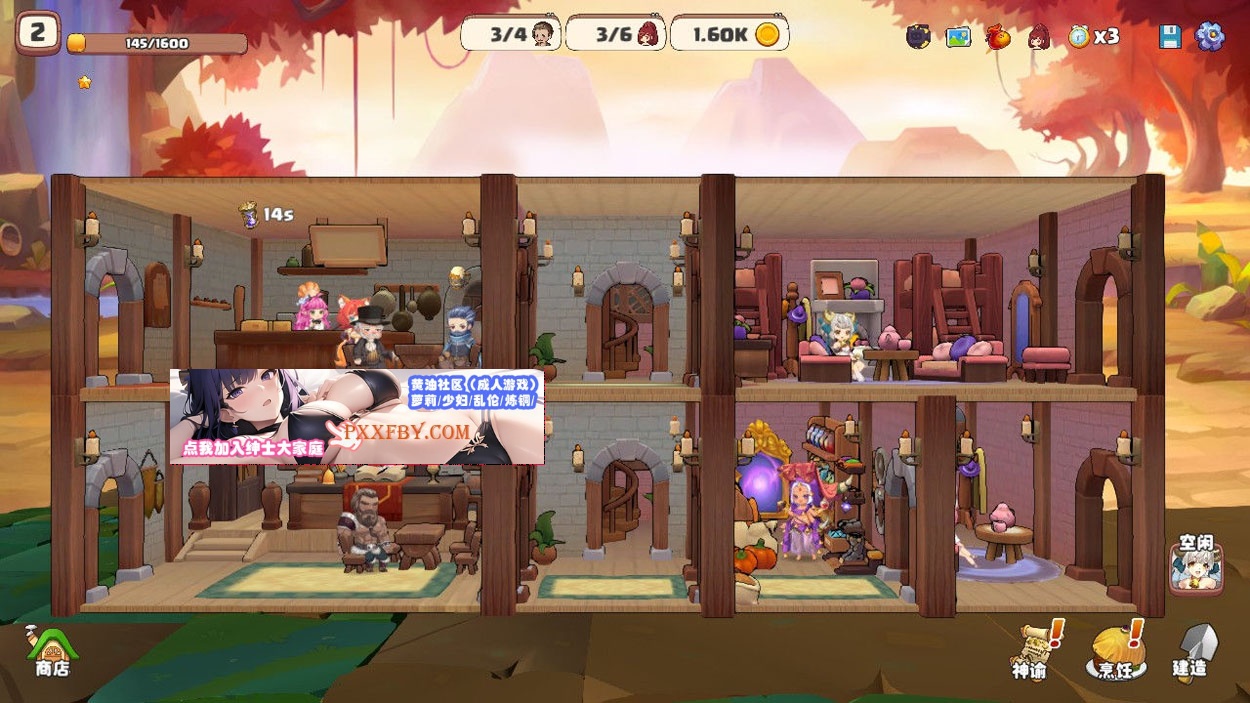Open the 建造 build menu
This screenshot has height=703, width=1250.
click(1193, 652)
